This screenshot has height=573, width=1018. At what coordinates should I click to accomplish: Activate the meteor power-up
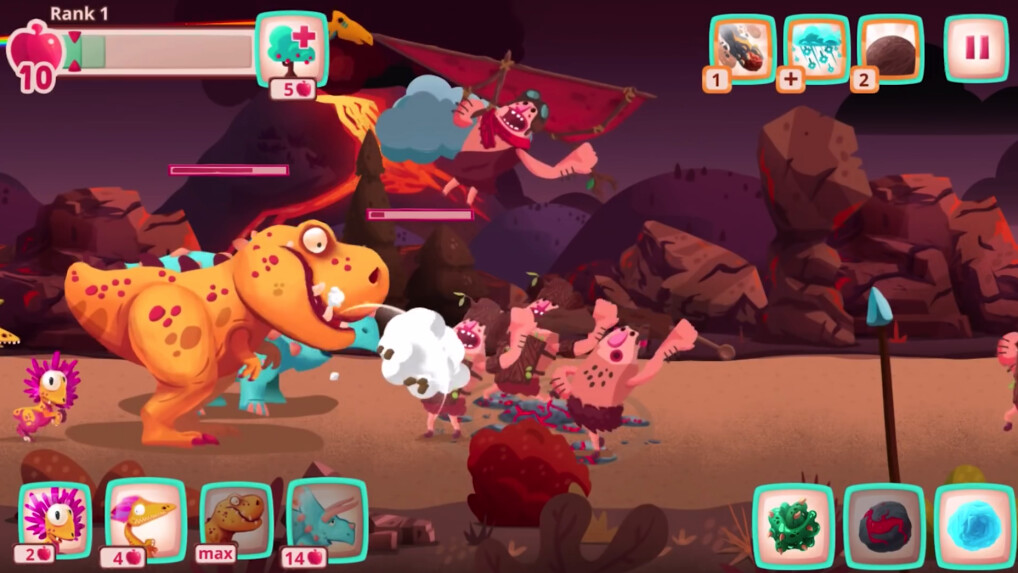click(742, 49)
